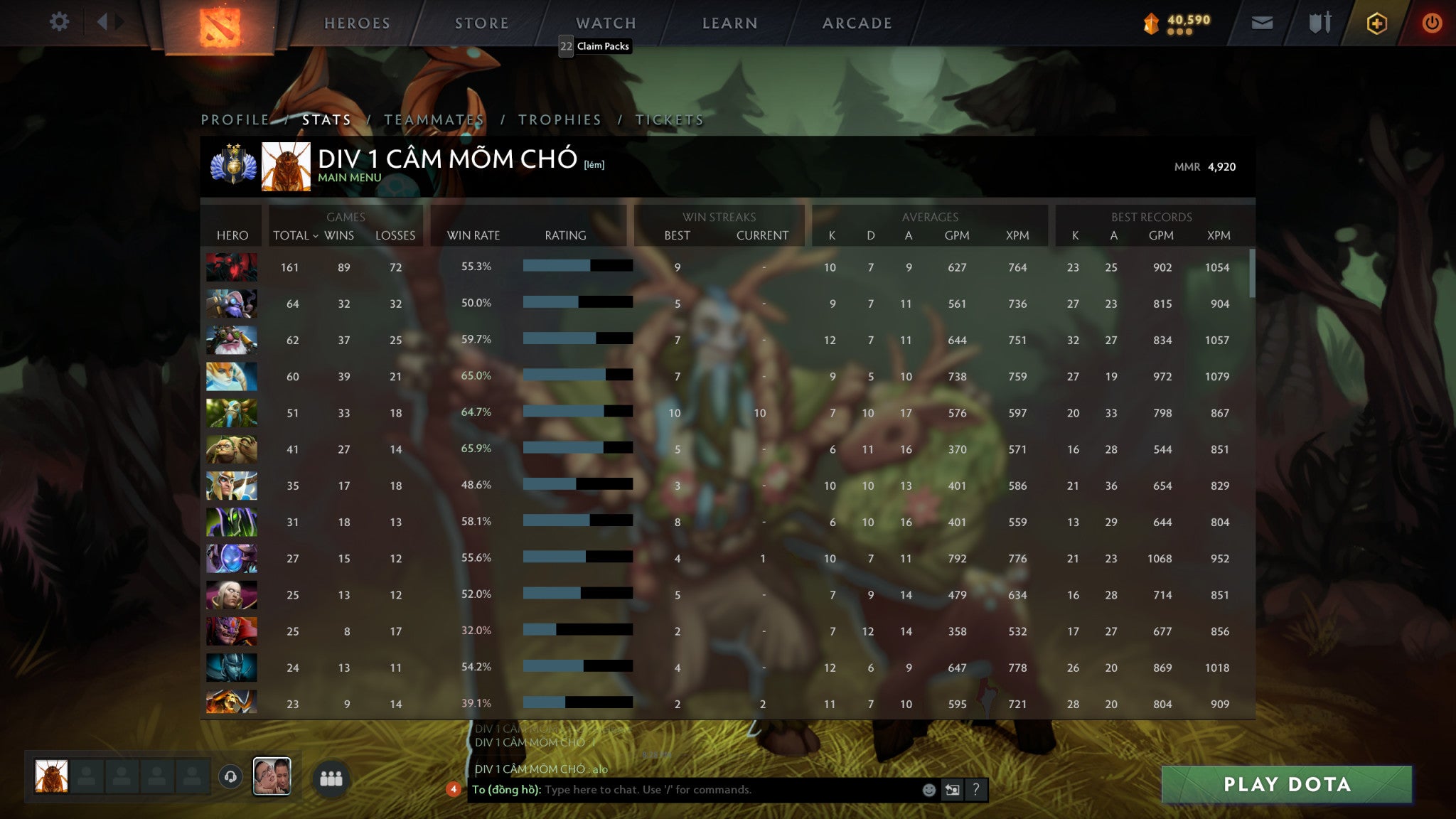Switch to the TEAMMATES tab
The height and width of the screenshot is (819, 1456).
pos(434,119)
